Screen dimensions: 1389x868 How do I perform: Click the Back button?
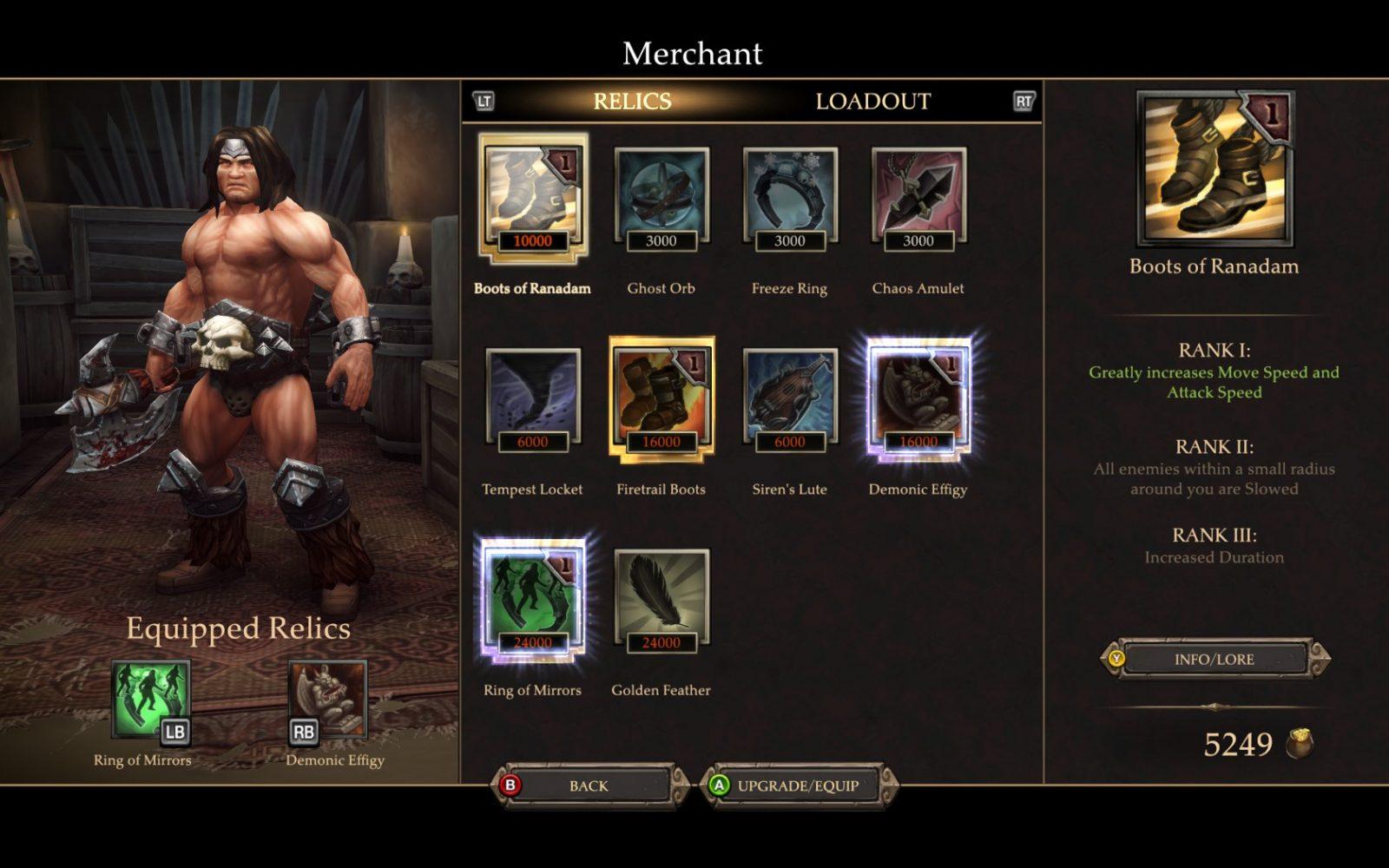(x=589, y=786)
